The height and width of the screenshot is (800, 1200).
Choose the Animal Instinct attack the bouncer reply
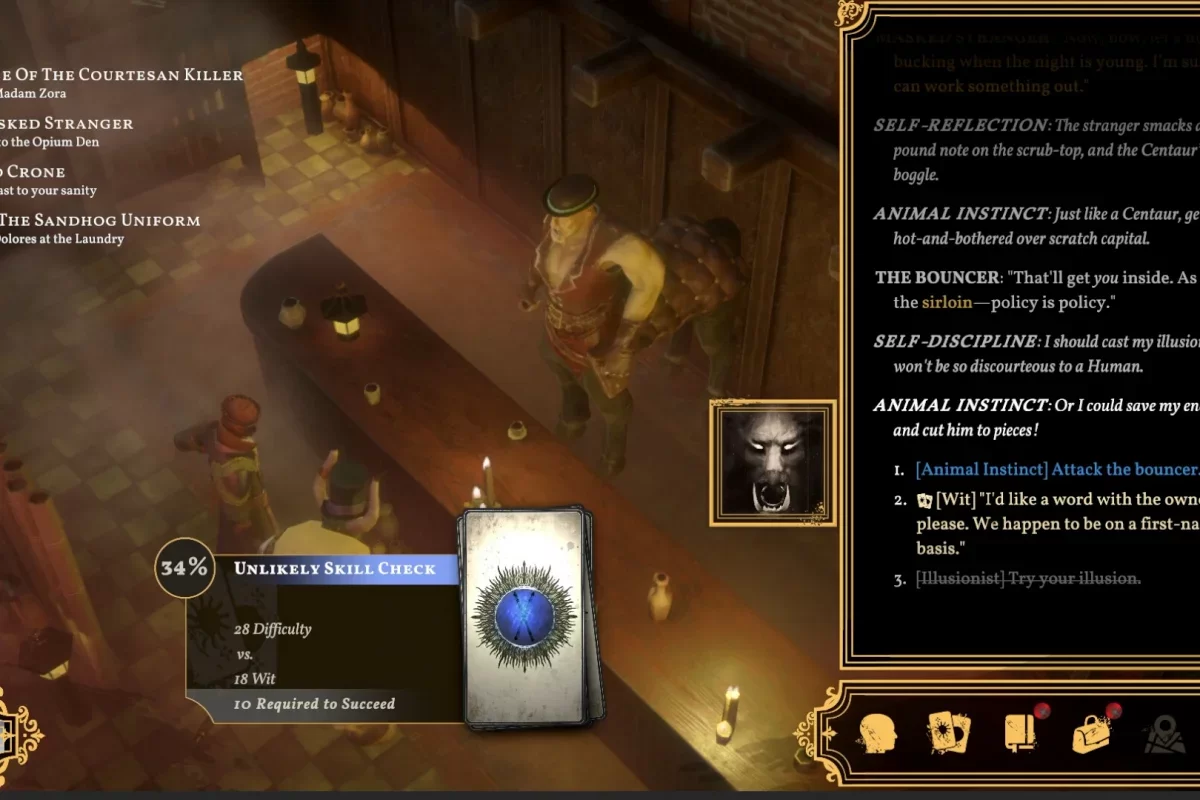tap(1055, 469)
